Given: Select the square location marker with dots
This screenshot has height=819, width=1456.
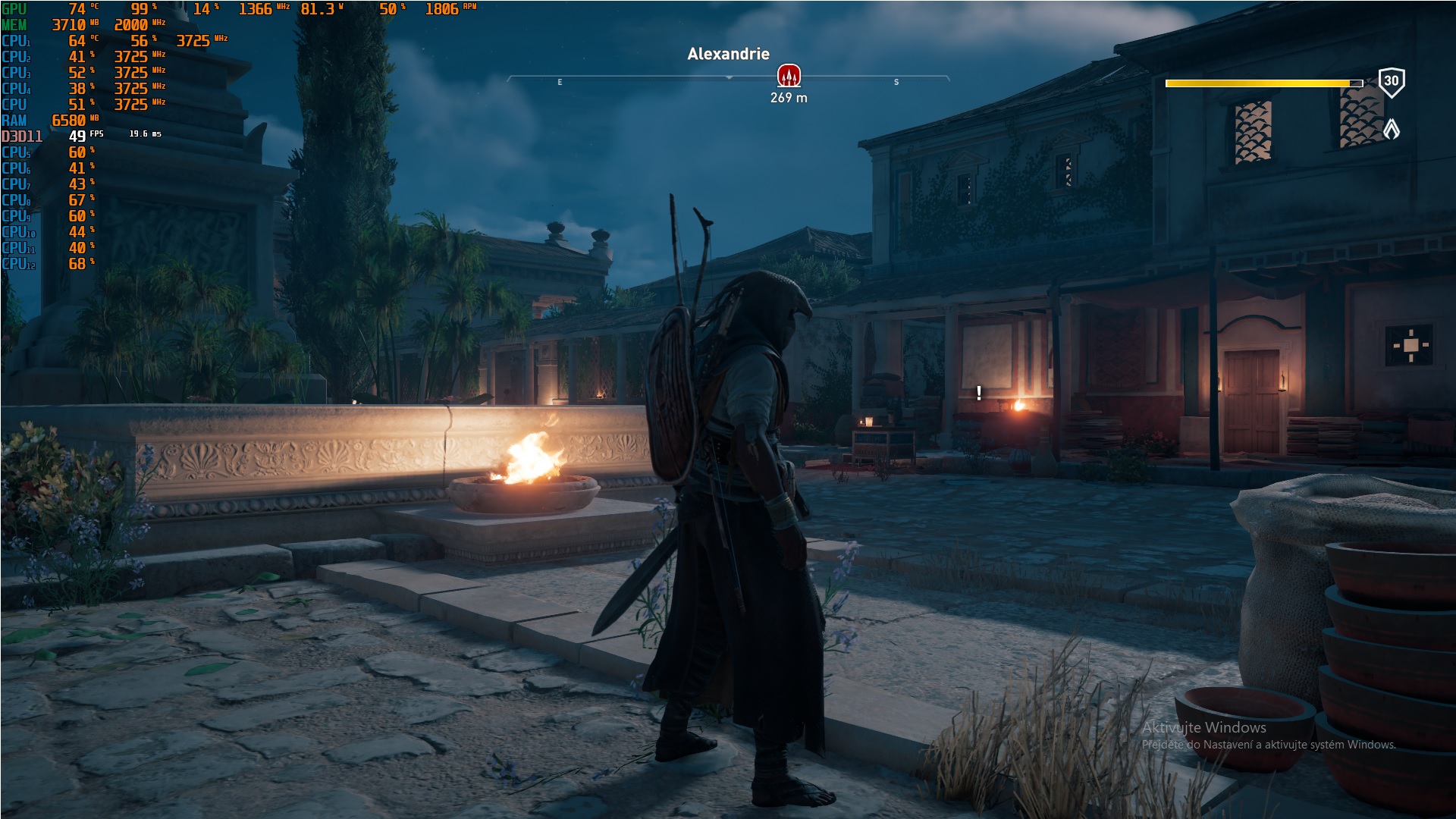Looking at the screenshot, I should point(1410,345).
